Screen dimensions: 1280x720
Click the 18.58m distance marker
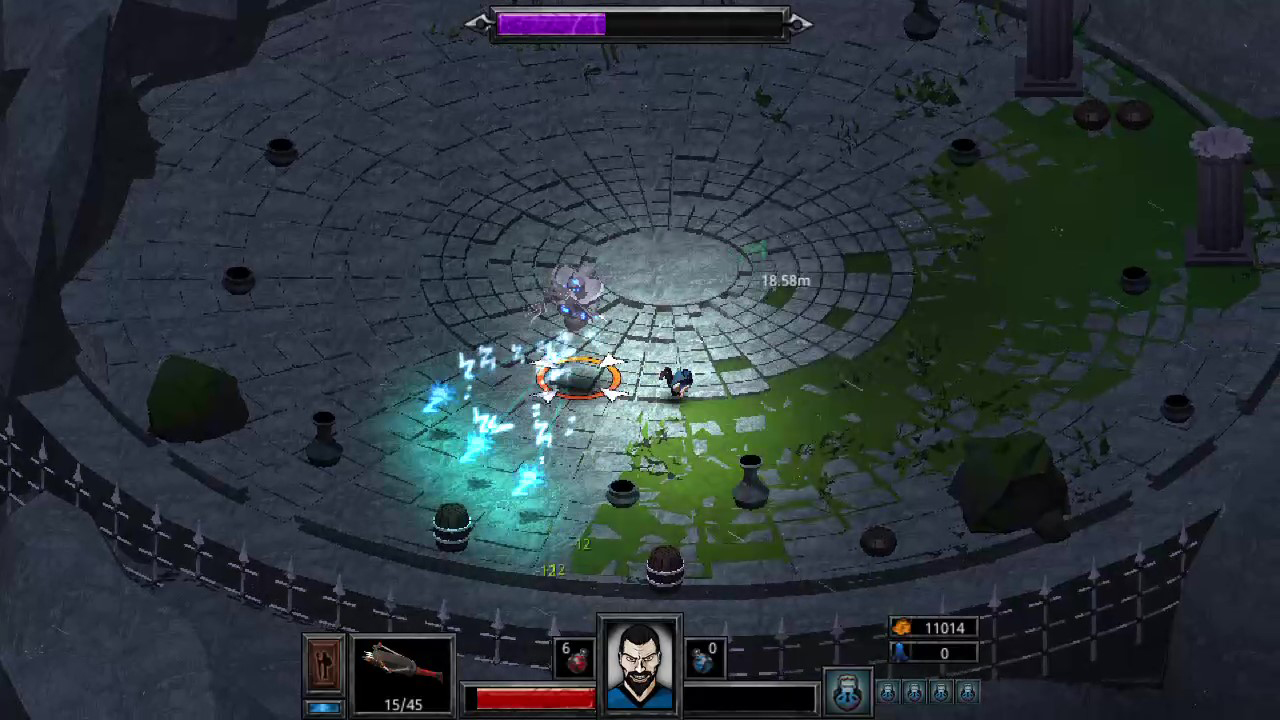[x=786, y=281]
